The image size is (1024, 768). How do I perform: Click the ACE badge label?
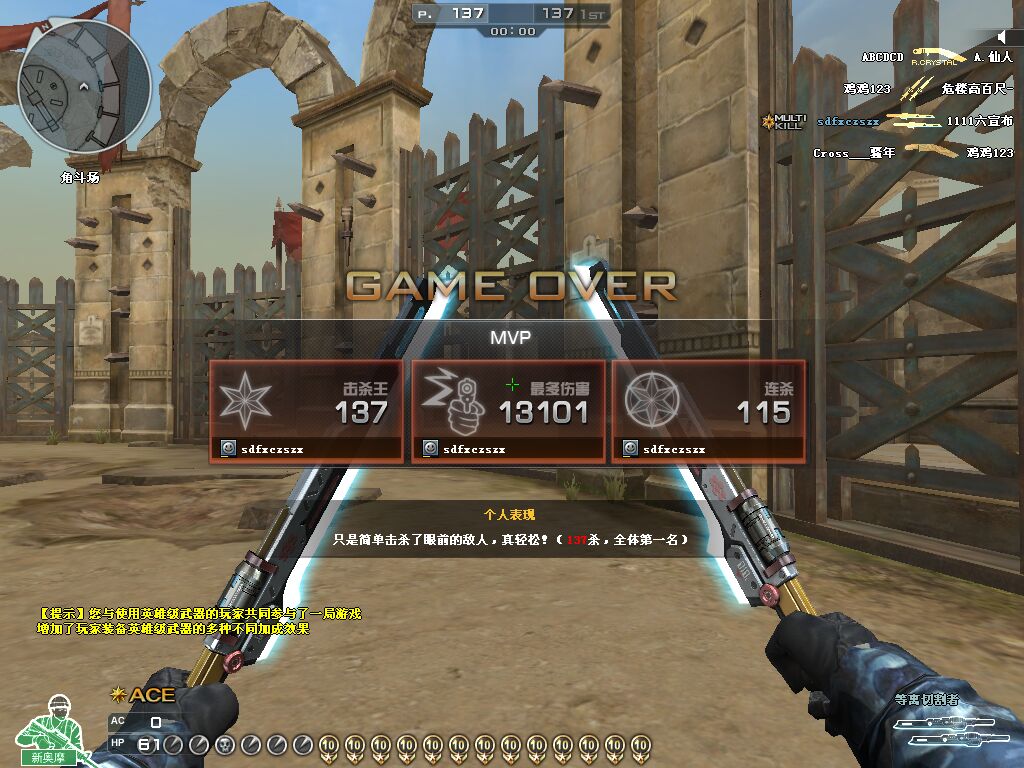tap(146, 695)
